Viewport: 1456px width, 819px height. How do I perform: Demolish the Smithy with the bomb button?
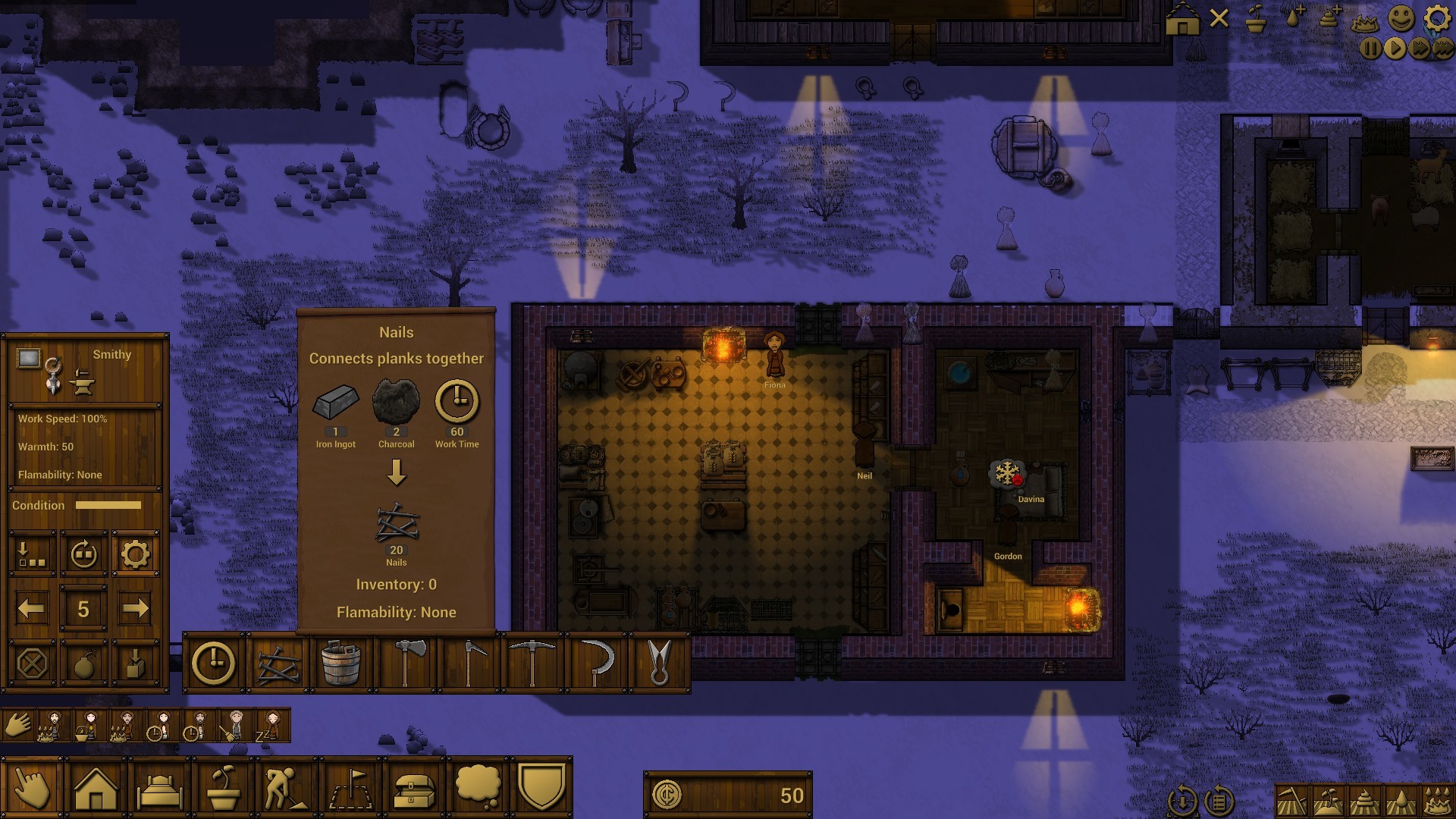pyautogui.click(x=83, y=664)
